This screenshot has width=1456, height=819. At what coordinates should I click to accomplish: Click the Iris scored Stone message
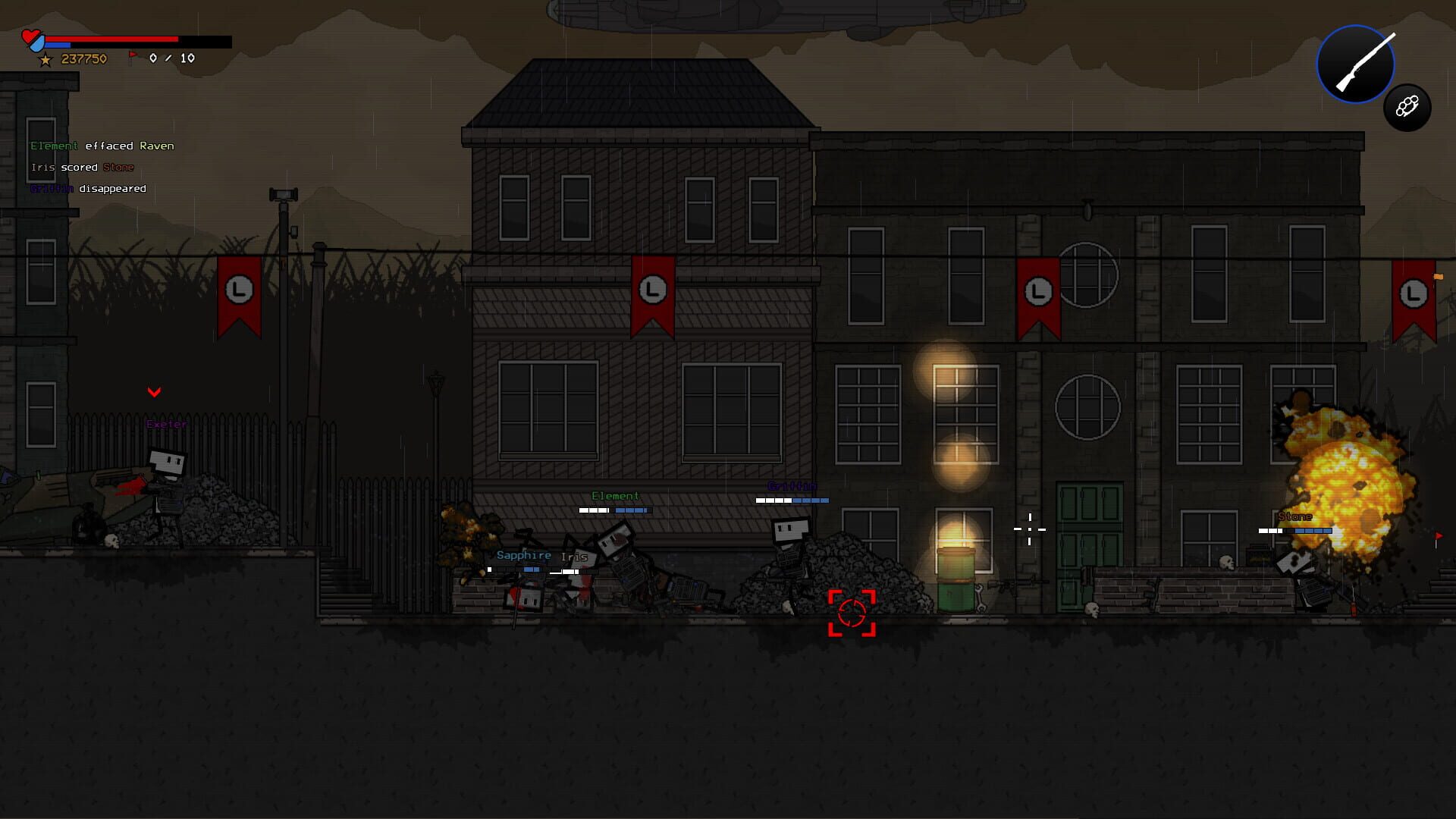[80, 167]
